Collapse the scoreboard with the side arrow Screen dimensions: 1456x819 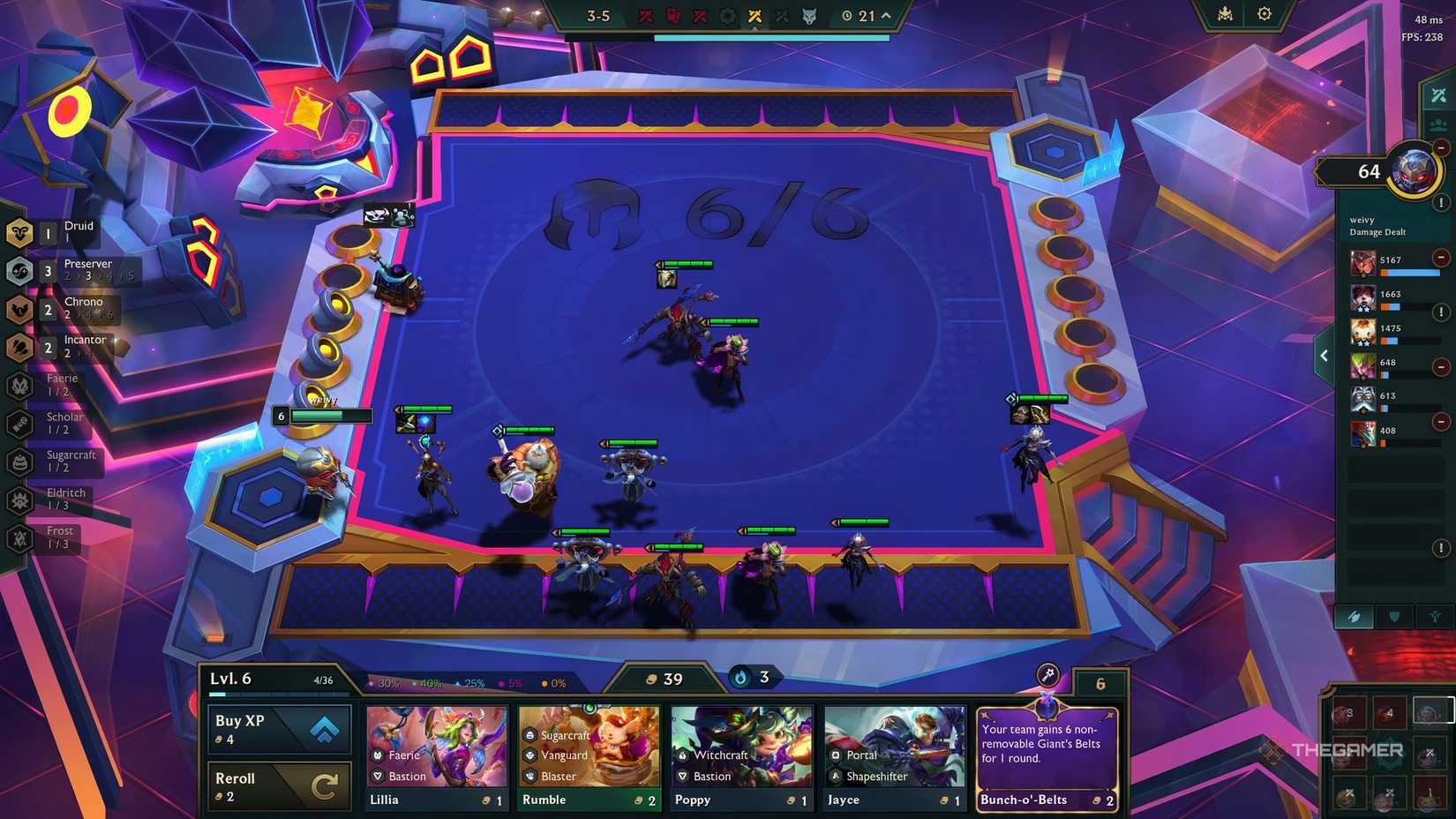coord(1324,355)
